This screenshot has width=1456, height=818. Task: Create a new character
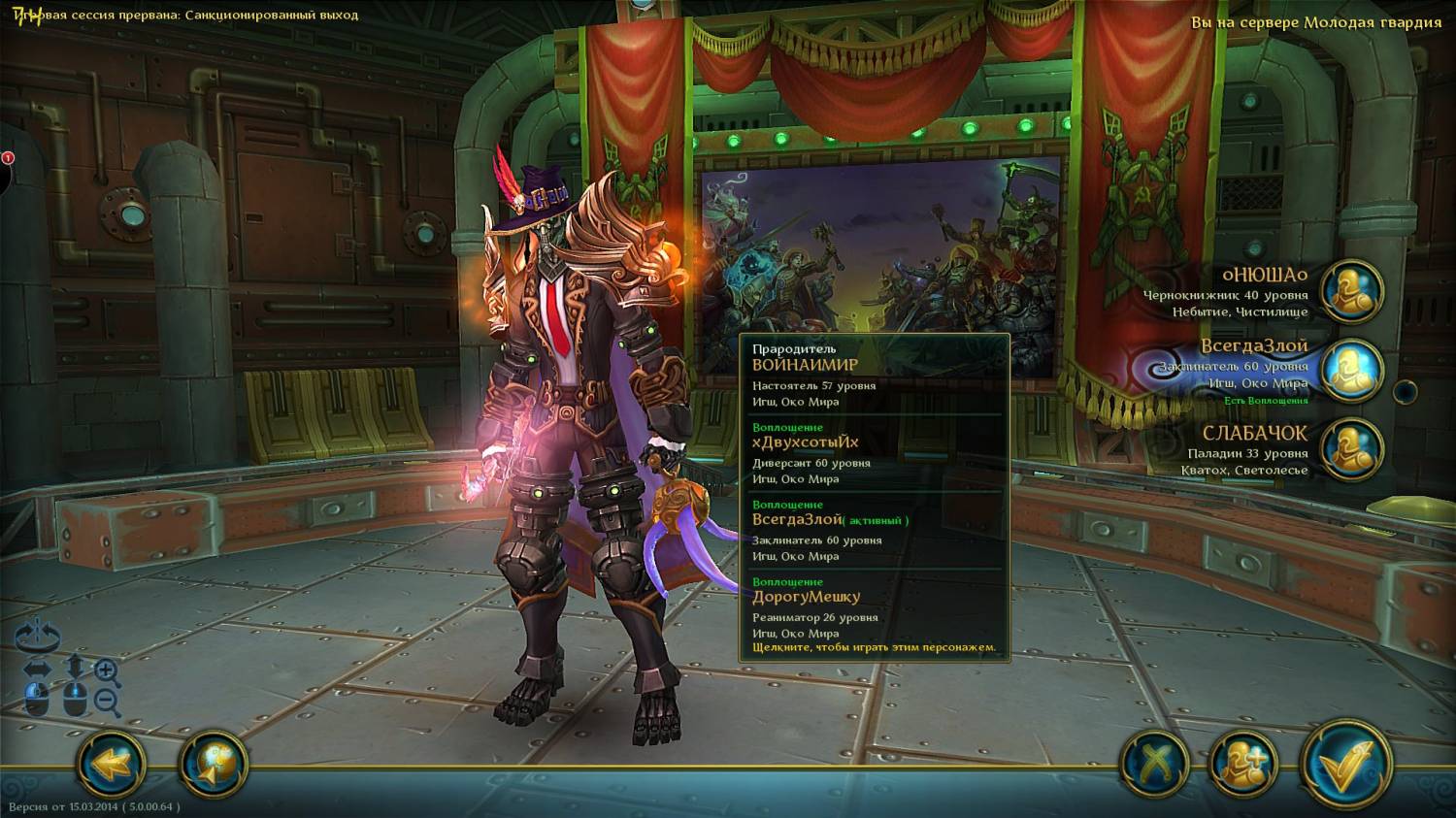(x=1243, y=766)
